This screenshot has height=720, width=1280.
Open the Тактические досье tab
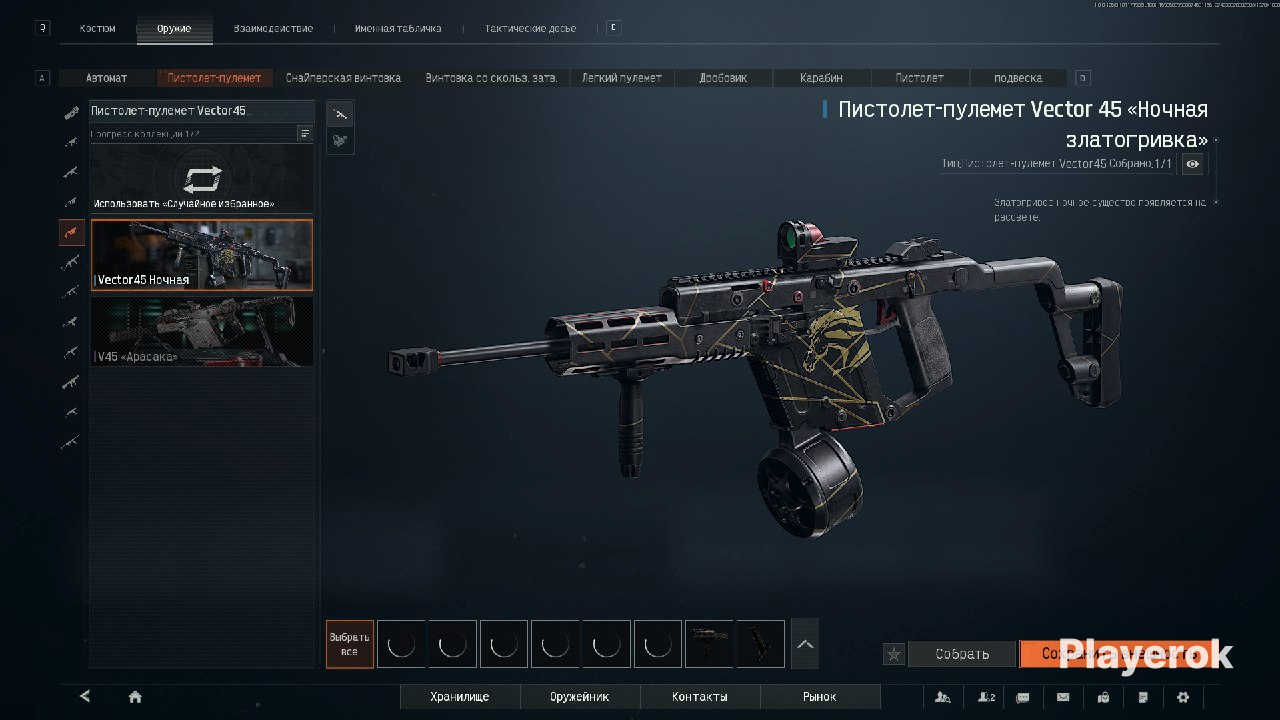point(530,29)
